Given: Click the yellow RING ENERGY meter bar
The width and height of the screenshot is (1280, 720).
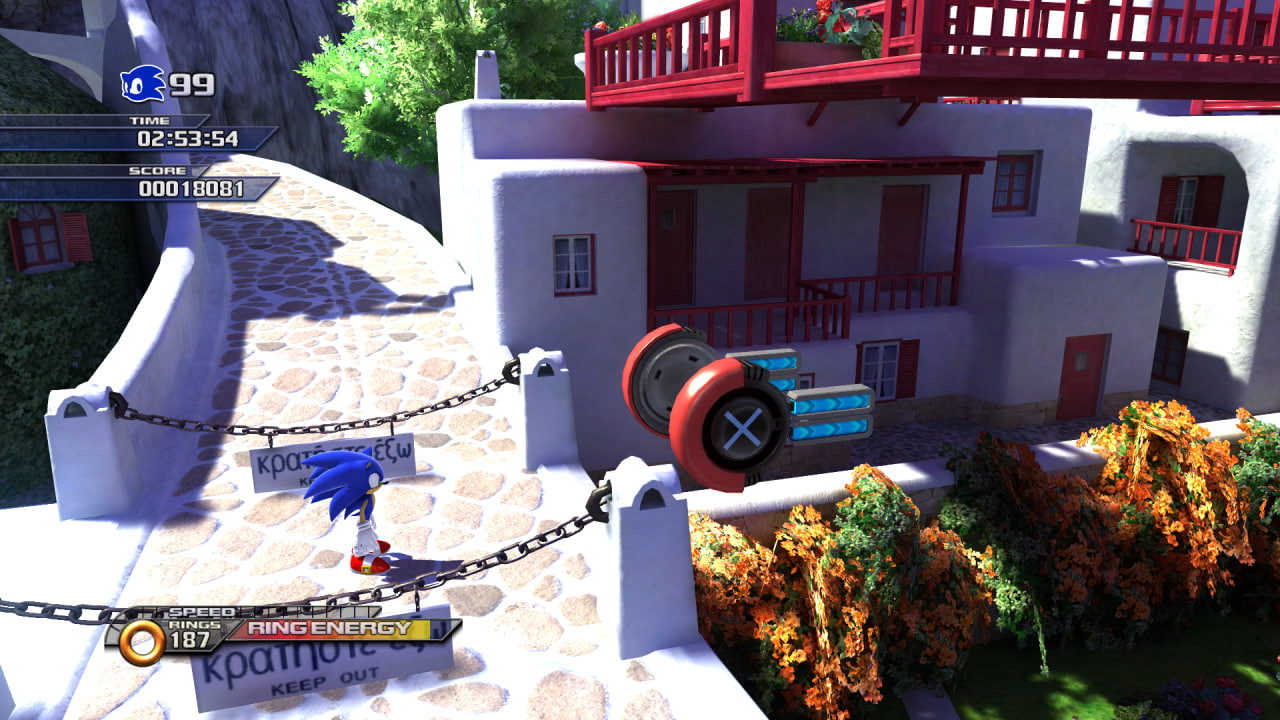Looking at the screenshot, I should tap(340, 632).
